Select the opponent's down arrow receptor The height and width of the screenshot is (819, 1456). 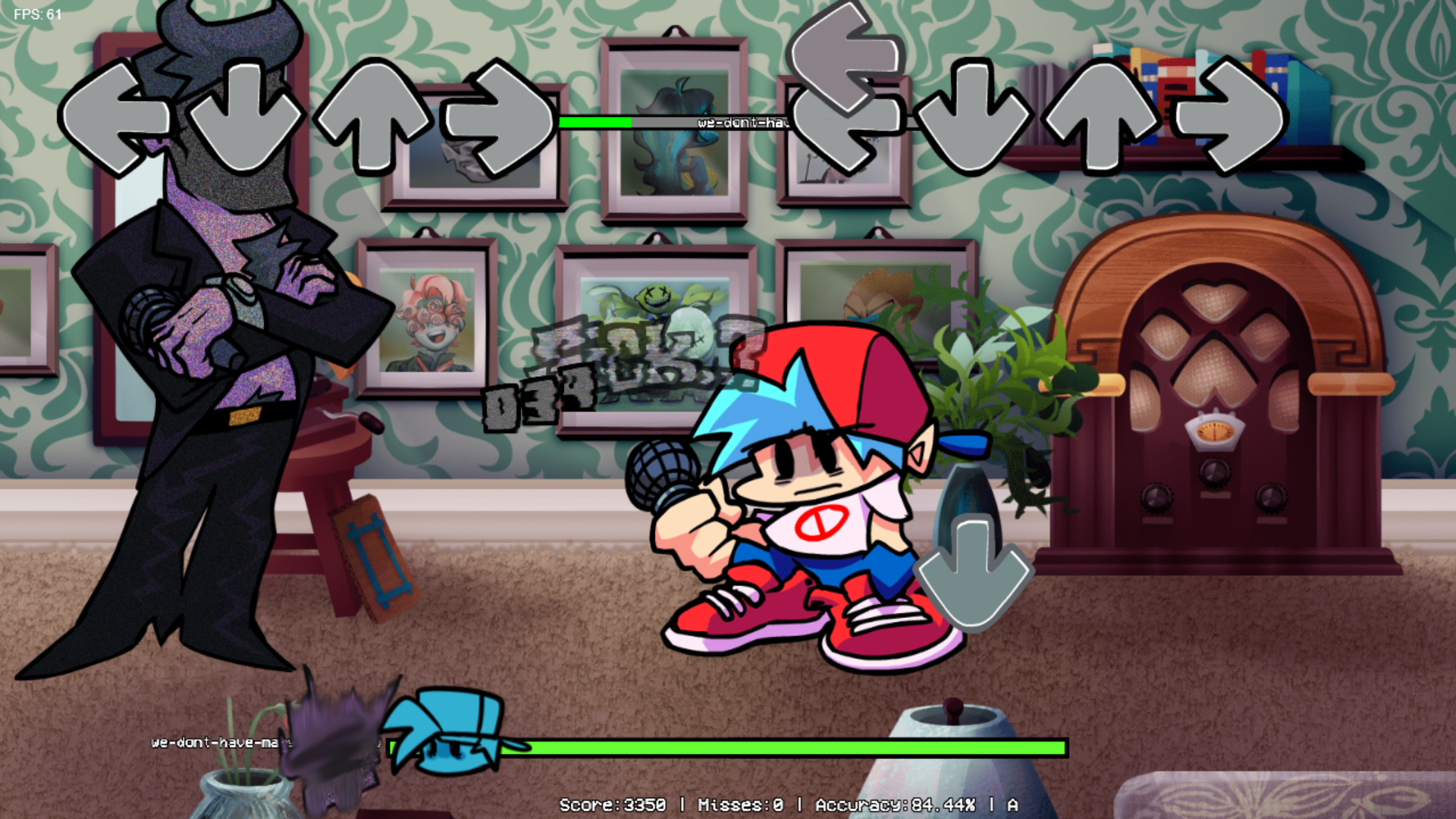coord(244,118)
